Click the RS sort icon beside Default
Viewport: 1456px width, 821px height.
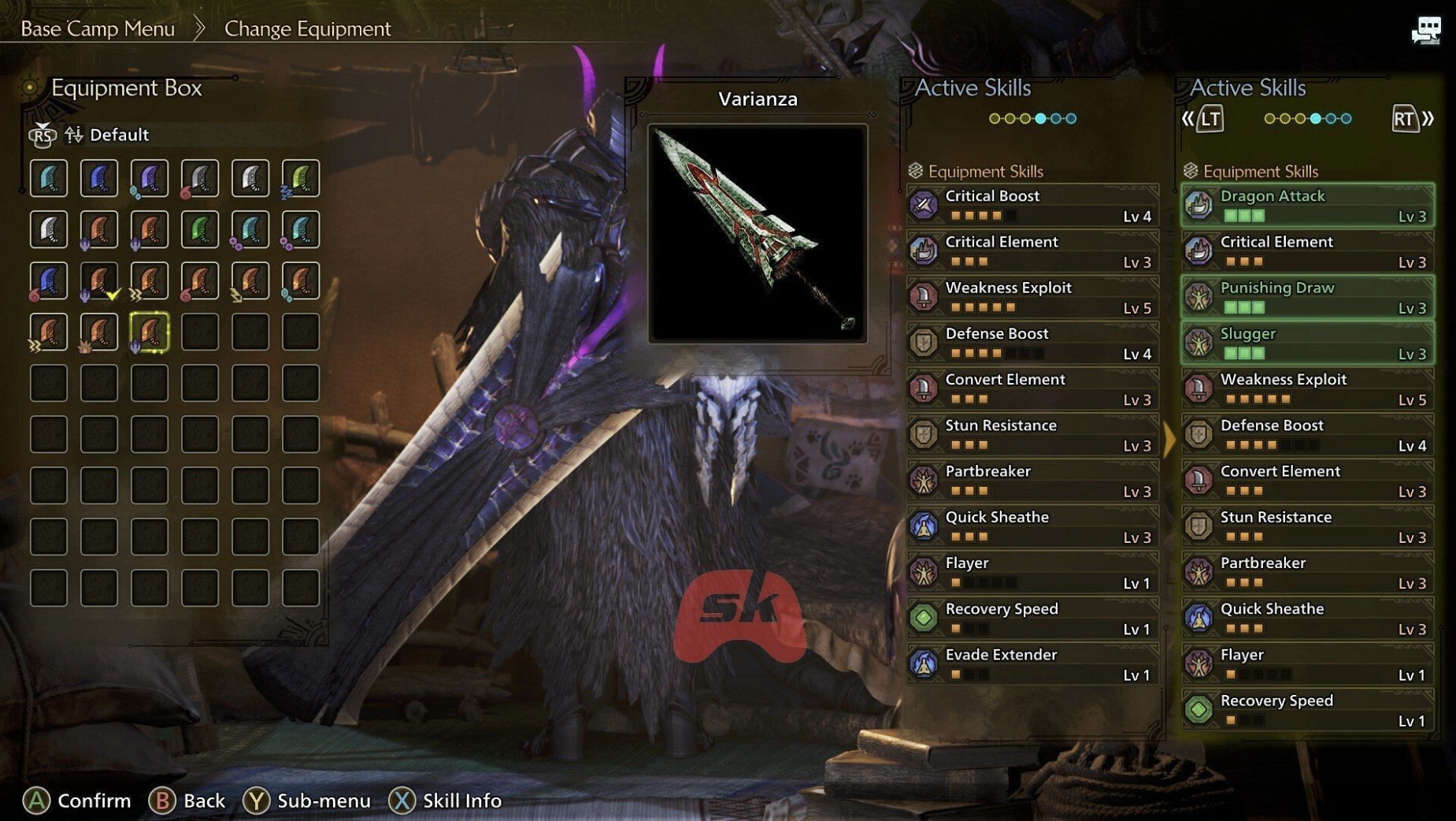(42, 135)
